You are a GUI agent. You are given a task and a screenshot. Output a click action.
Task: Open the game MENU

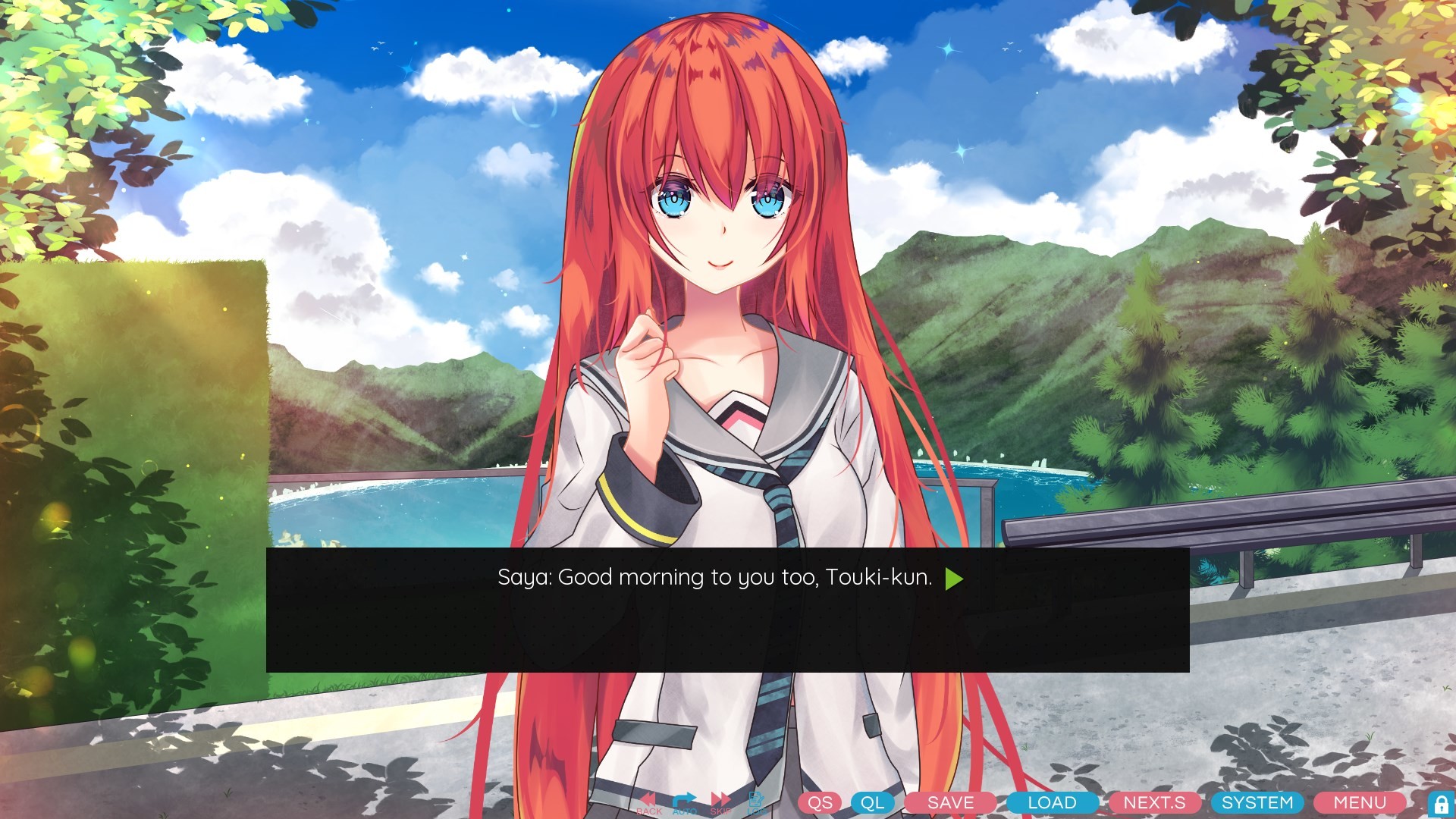coord(1358,802)
